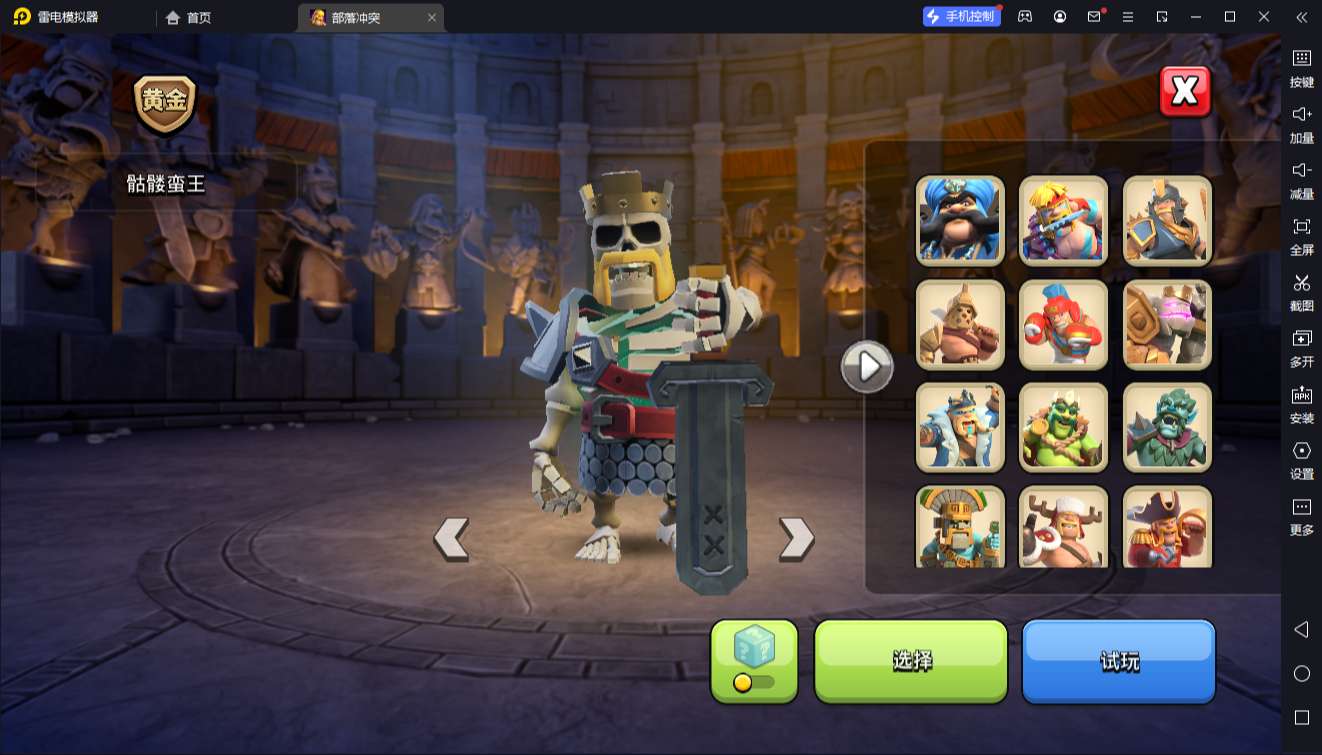Select the icy white-bearded king skin
1322x755 pixels.
(960, 427)
